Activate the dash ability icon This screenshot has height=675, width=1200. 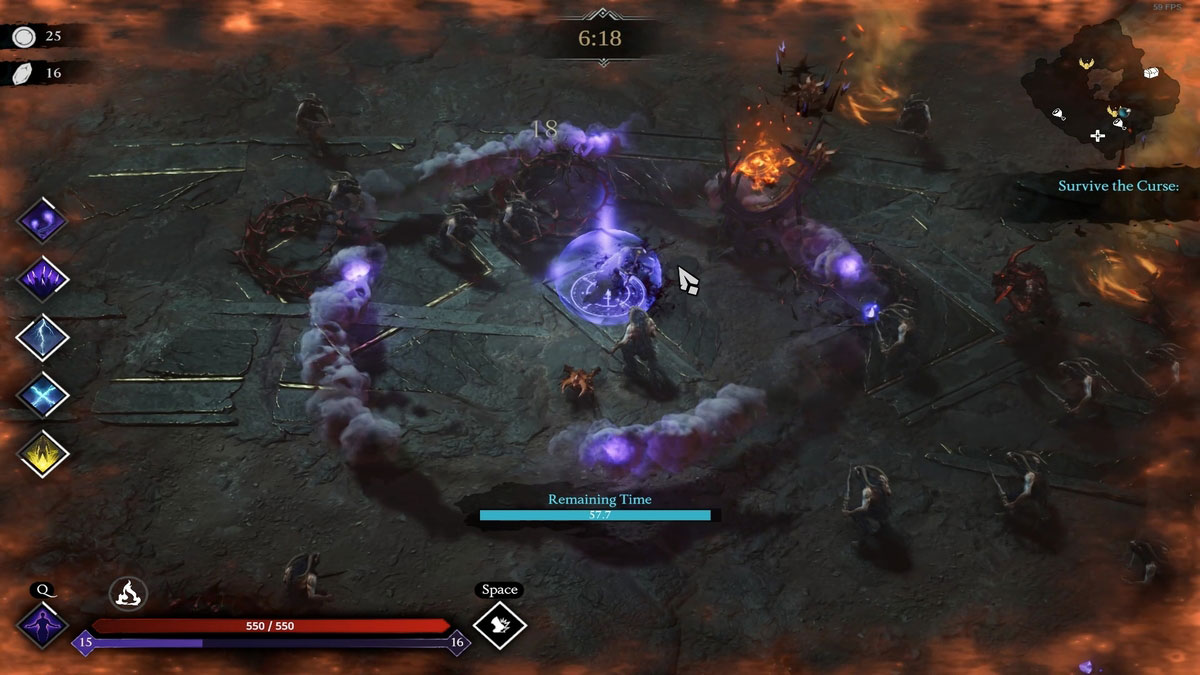point(499,625)
